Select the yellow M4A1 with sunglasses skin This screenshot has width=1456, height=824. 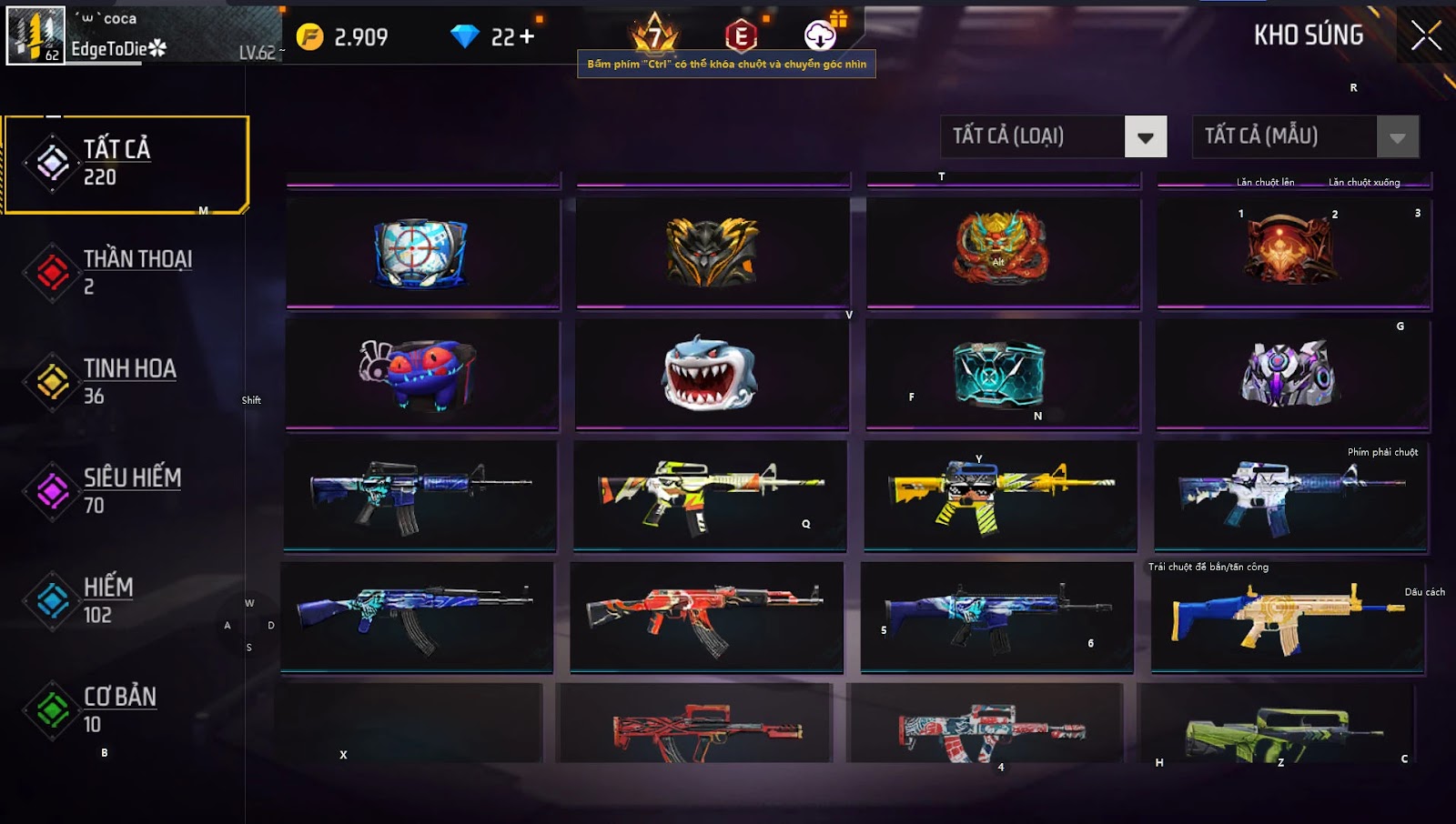click(x=999, y=495)
